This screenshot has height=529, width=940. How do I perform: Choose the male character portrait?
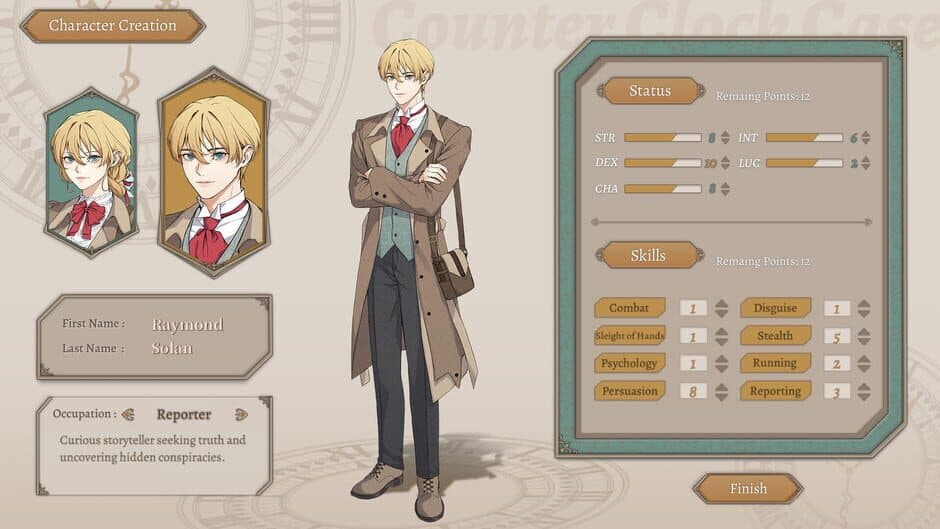214,170
